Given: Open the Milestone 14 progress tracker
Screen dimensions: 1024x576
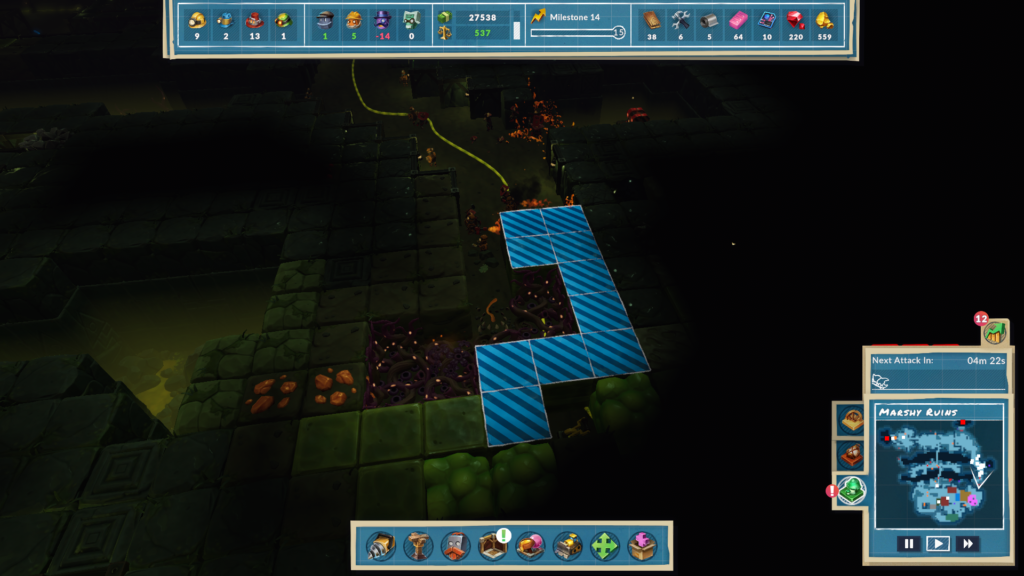Looking at the screenshot, I should (577, 25).
